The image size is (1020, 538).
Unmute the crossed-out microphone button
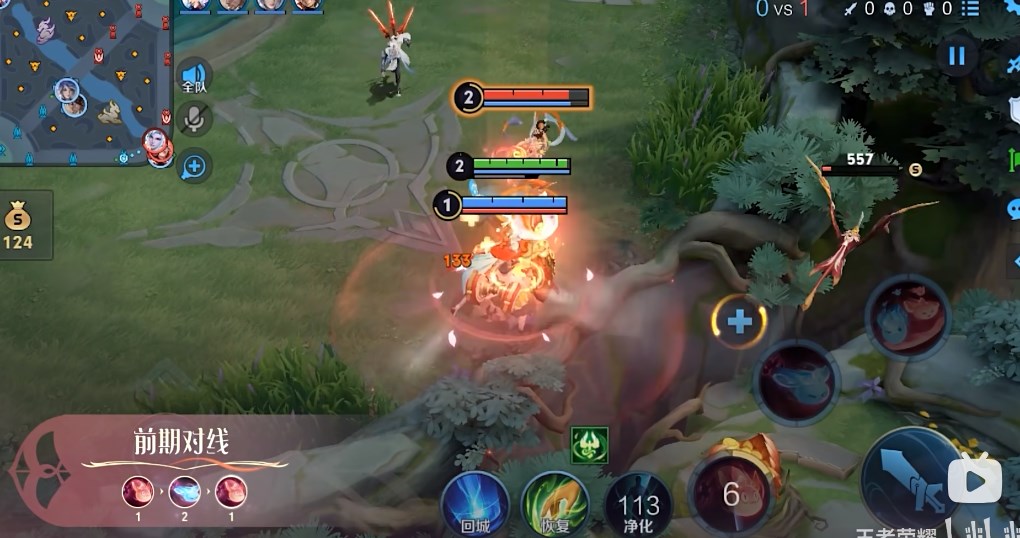(x=194, y=120)
